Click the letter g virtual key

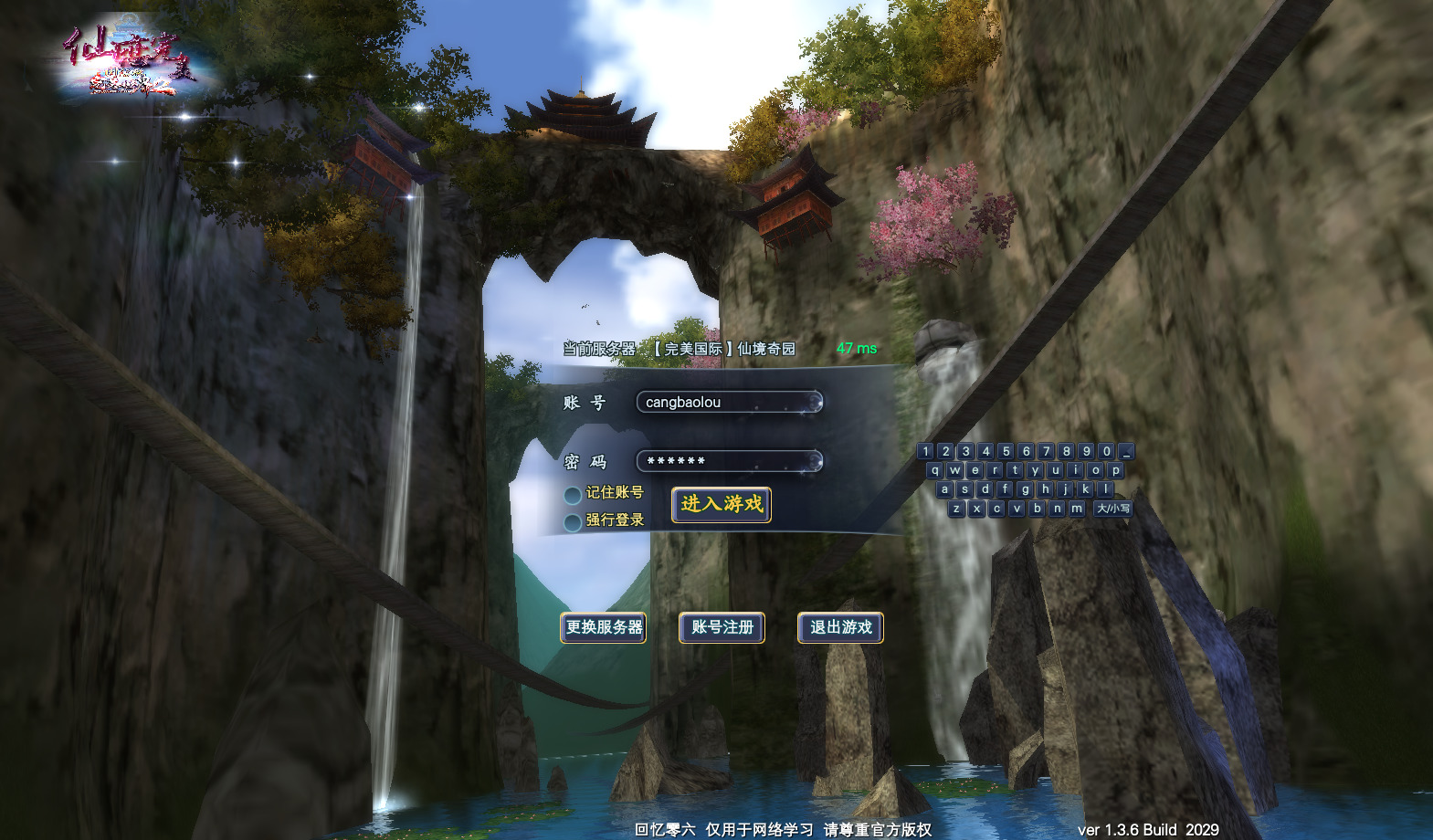(1025, 489)
